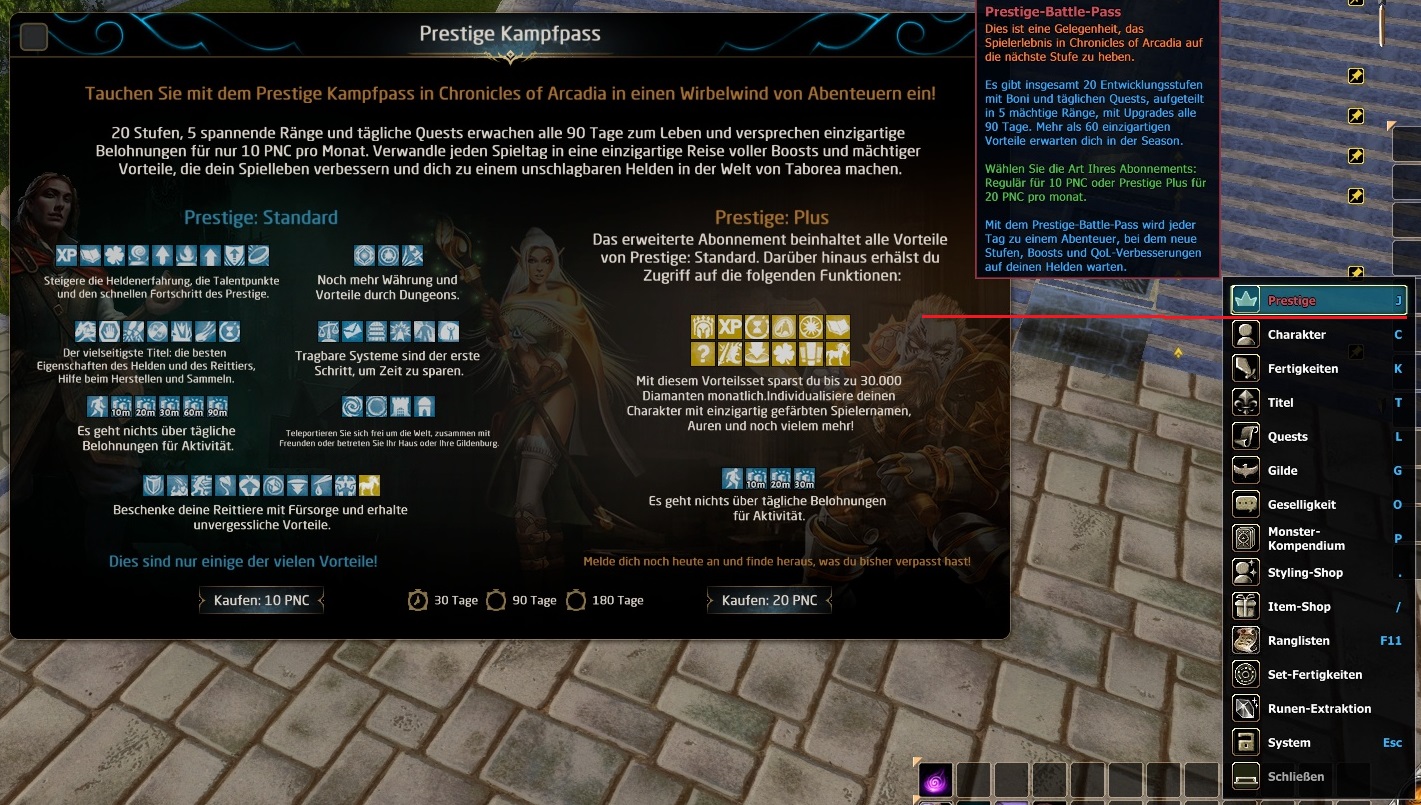1421x805 pixels.
Task: Show the Fertigkeiten window
Action: [x=1318, y=368]
